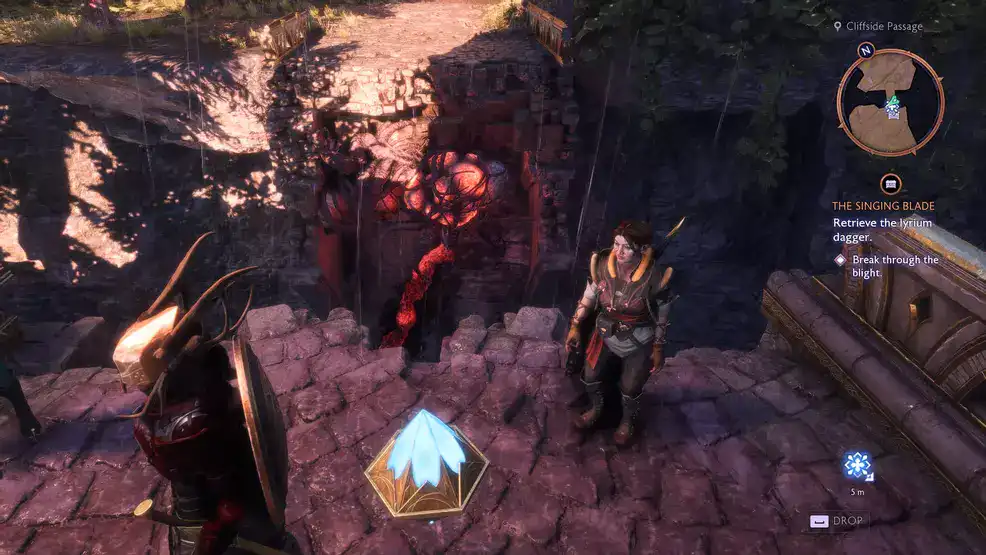The image size is (986, 555).
Task: Click the Break through the blight objective
Action: click(x=894, y=266)
